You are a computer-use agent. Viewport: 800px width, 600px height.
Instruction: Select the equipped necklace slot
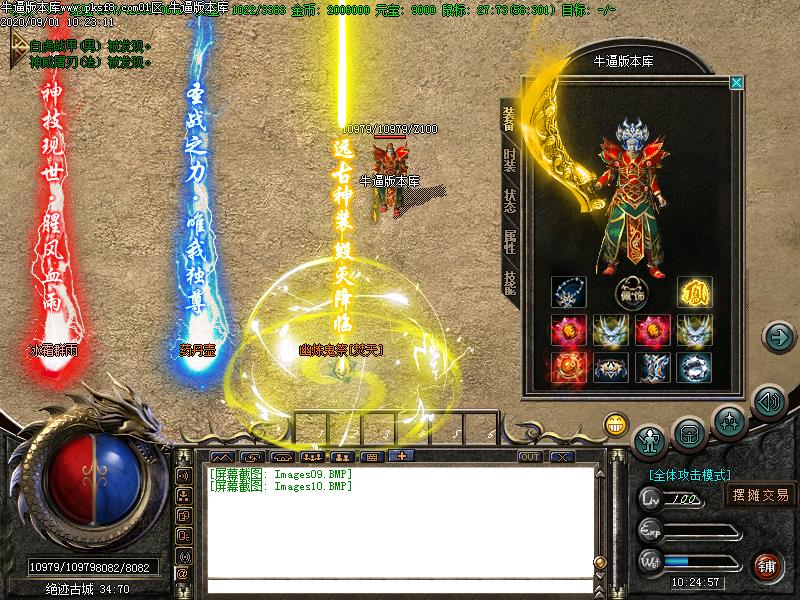click(x=568, y=293)
